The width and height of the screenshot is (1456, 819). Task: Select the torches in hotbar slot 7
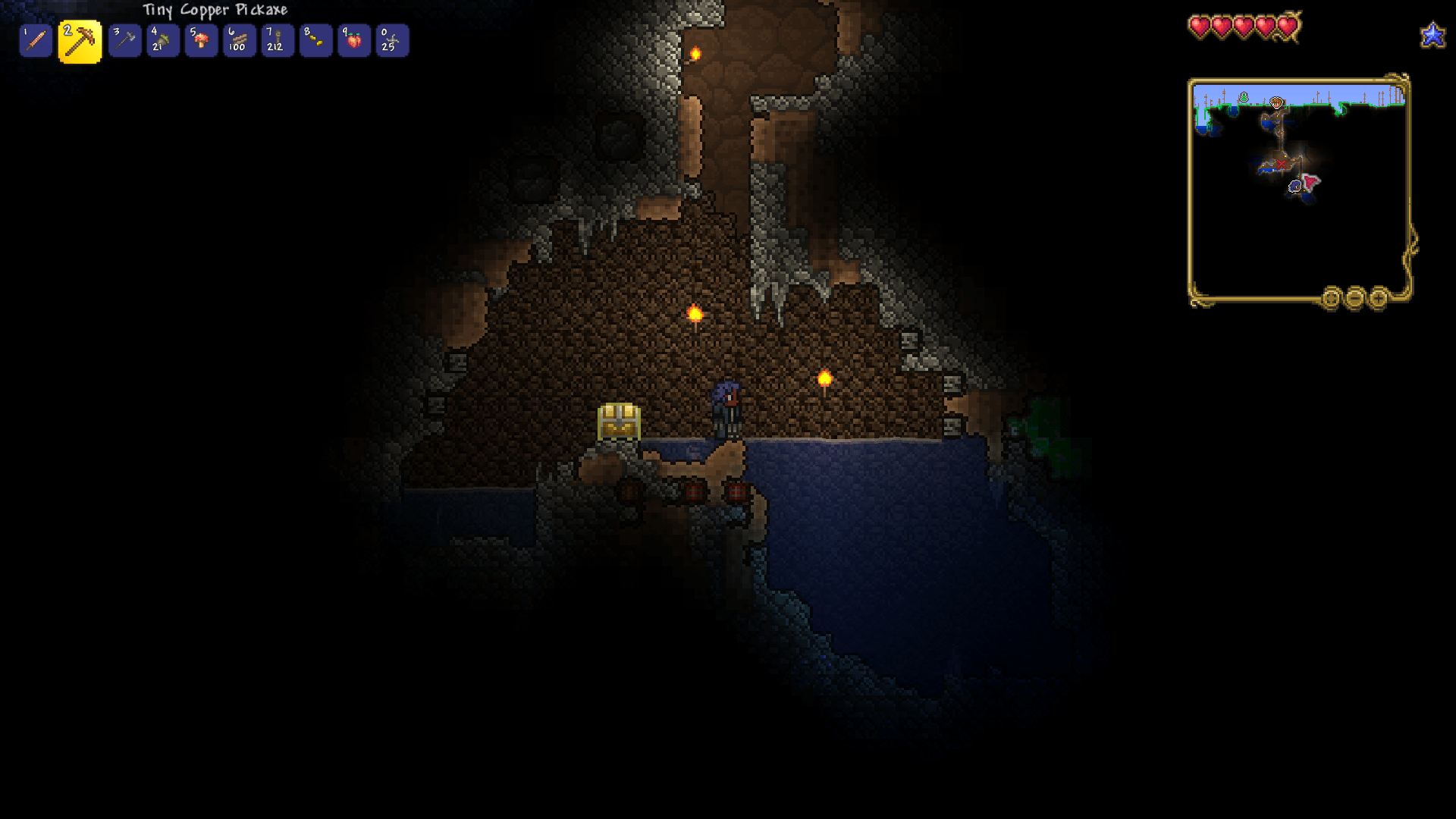(278, 41)
